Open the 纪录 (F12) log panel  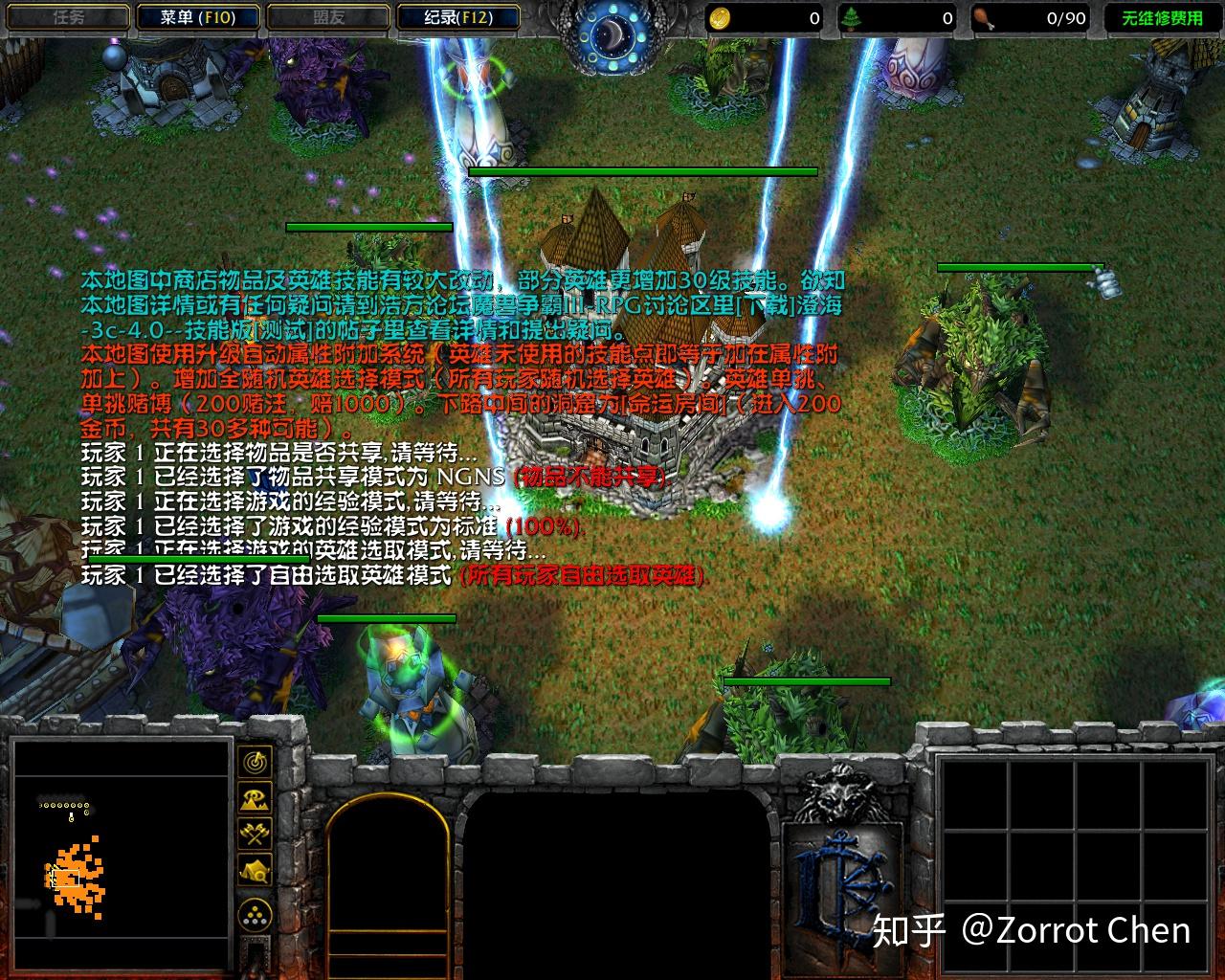point(458,16)
